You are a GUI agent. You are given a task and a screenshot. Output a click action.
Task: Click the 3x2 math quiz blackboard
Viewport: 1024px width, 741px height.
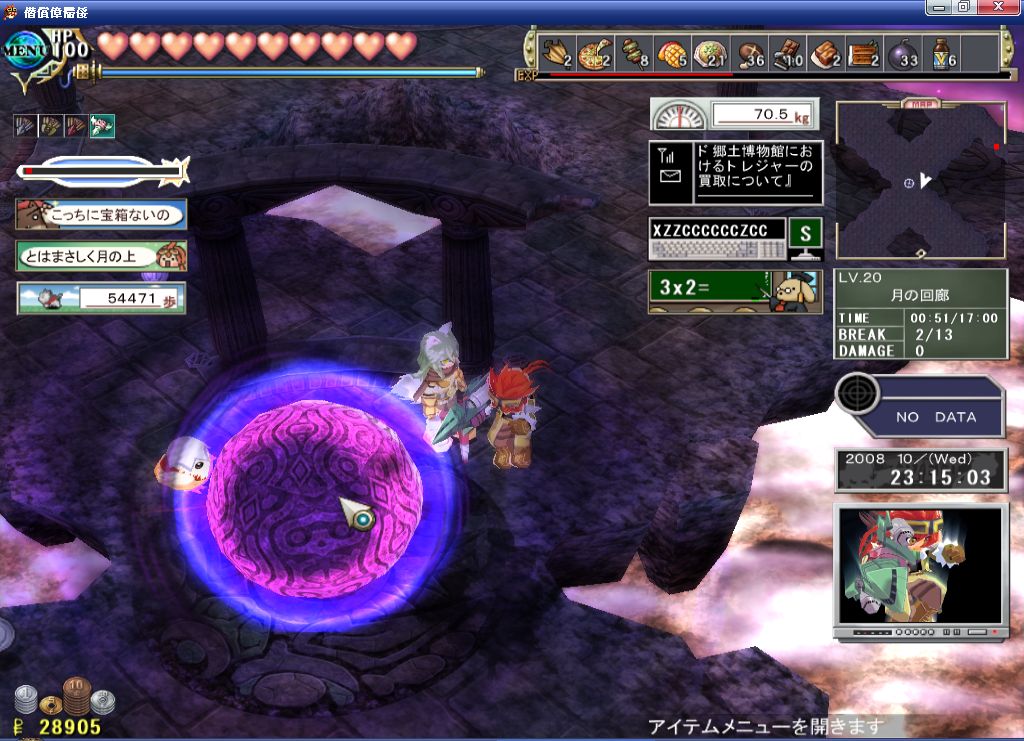[734, 291]
